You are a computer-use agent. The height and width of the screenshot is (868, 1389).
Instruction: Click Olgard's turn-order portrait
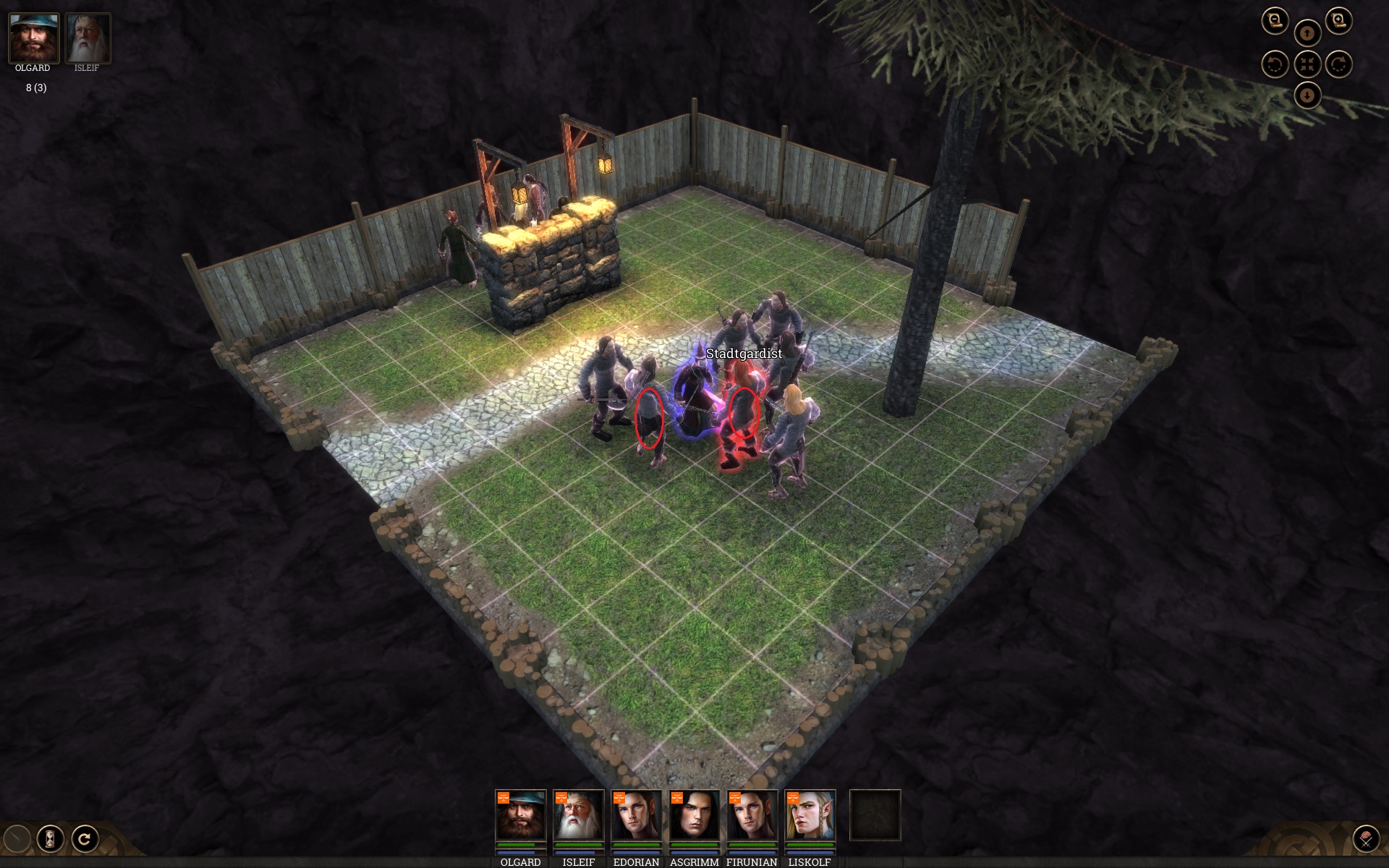point(33,38)
